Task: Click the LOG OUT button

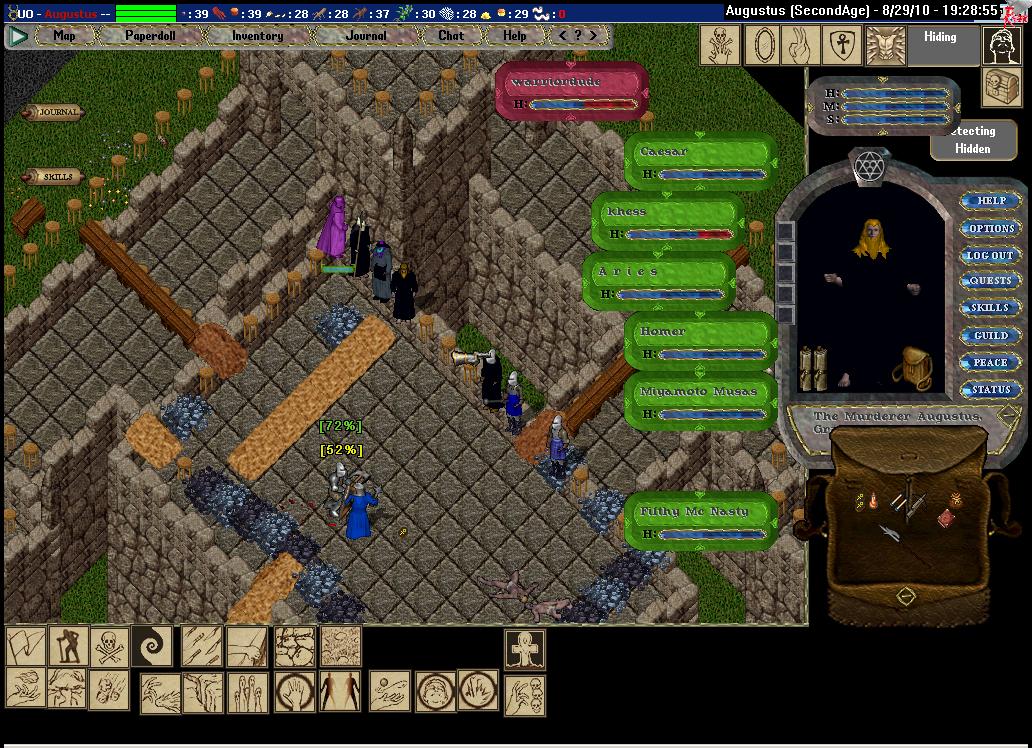Action: tap(990, 256)
